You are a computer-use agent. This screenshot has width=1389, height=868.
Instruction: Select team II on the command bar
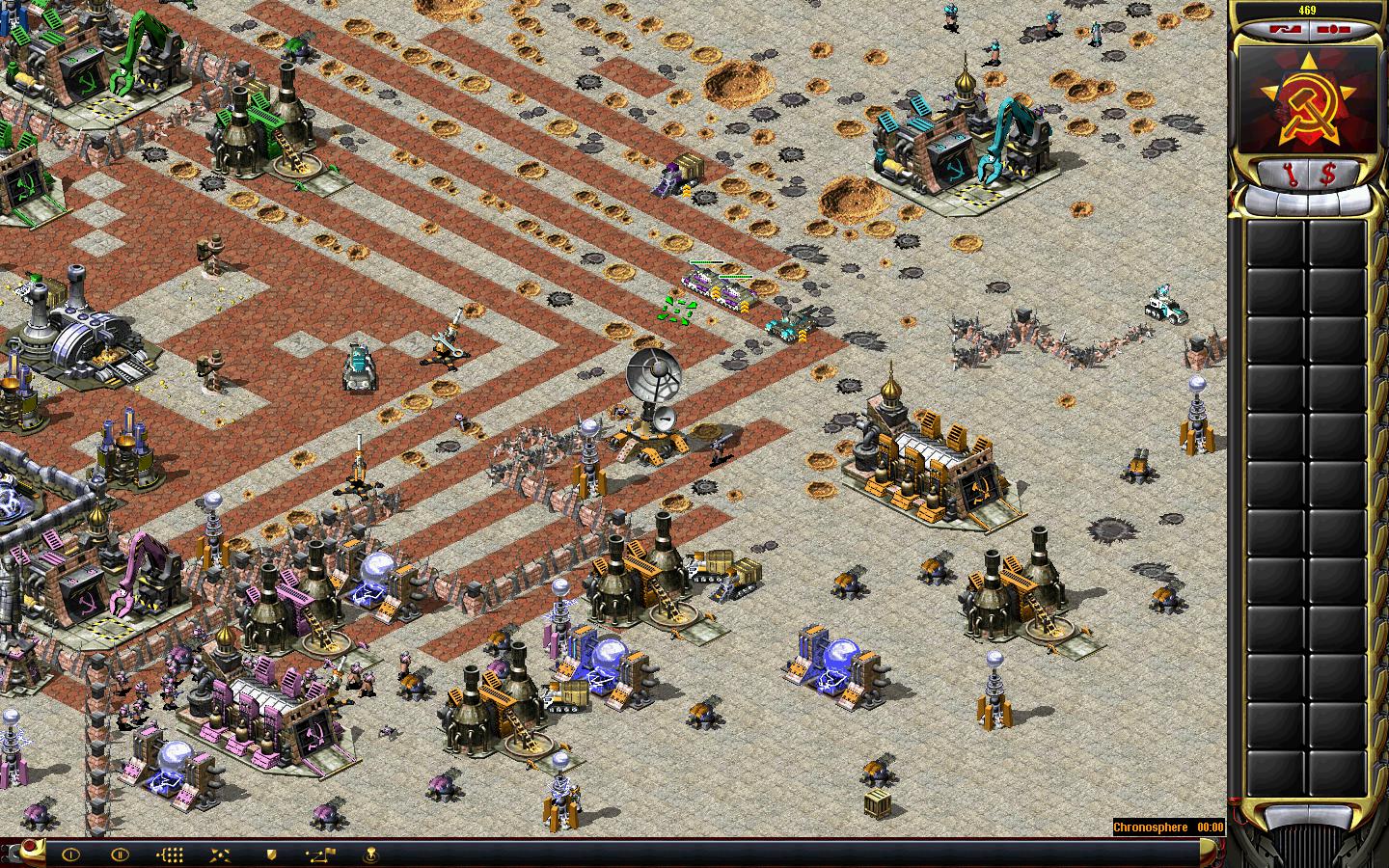[x=120, y=854]
